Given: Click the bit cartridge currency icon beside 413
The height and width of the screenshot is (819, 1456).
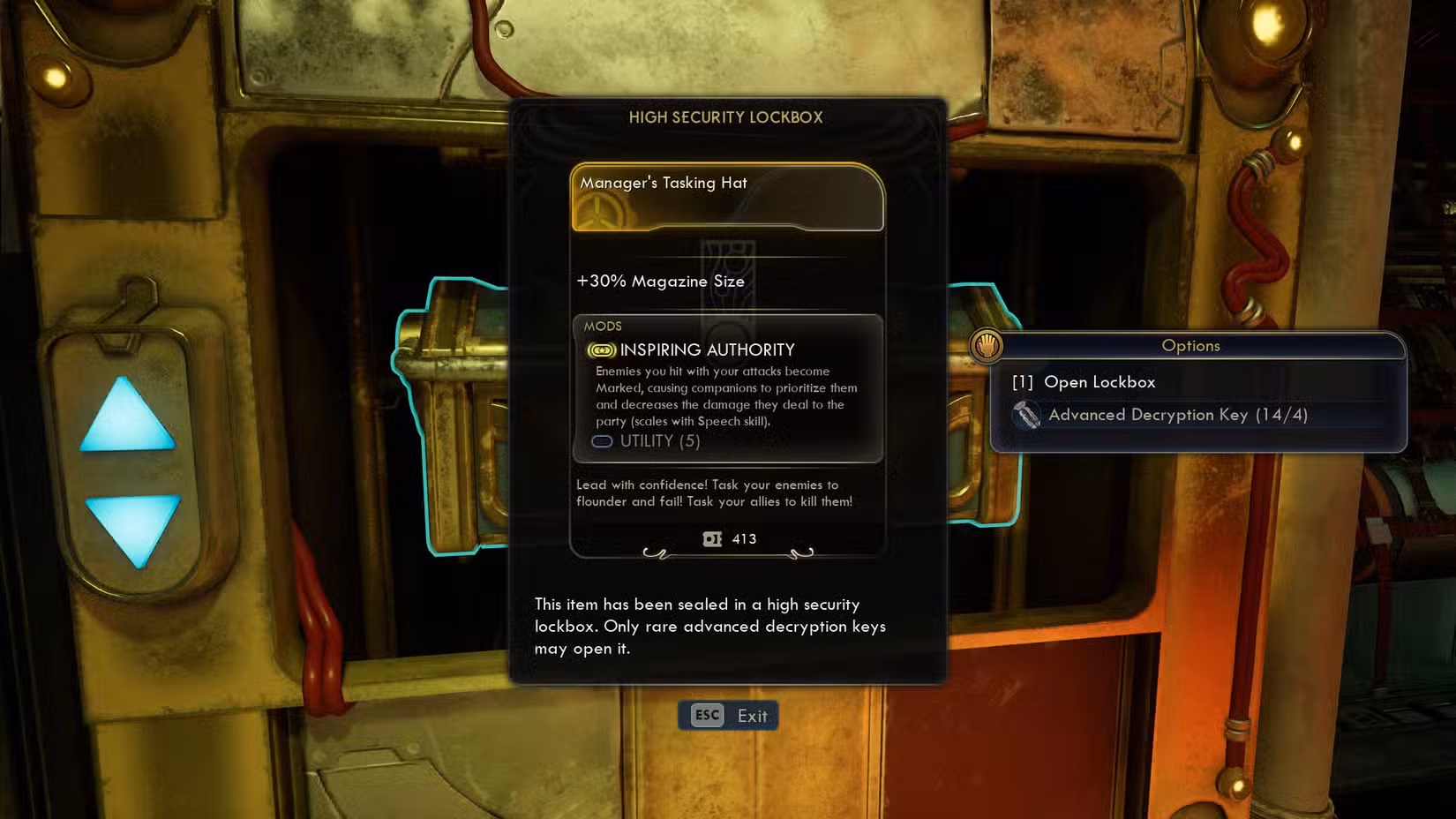Looking at the screenshot, I should pyautogui.click(x=711, y=538).
